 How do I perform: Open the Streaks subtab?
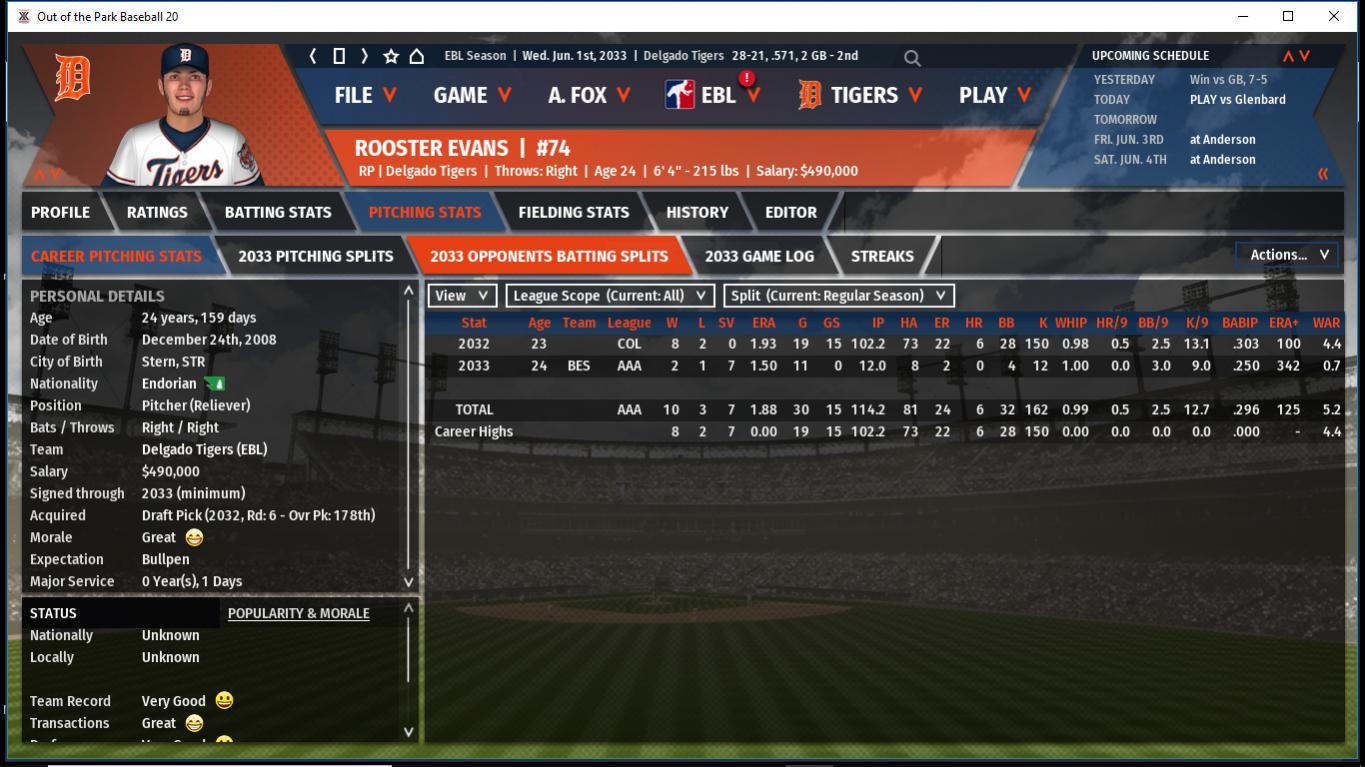882,256
